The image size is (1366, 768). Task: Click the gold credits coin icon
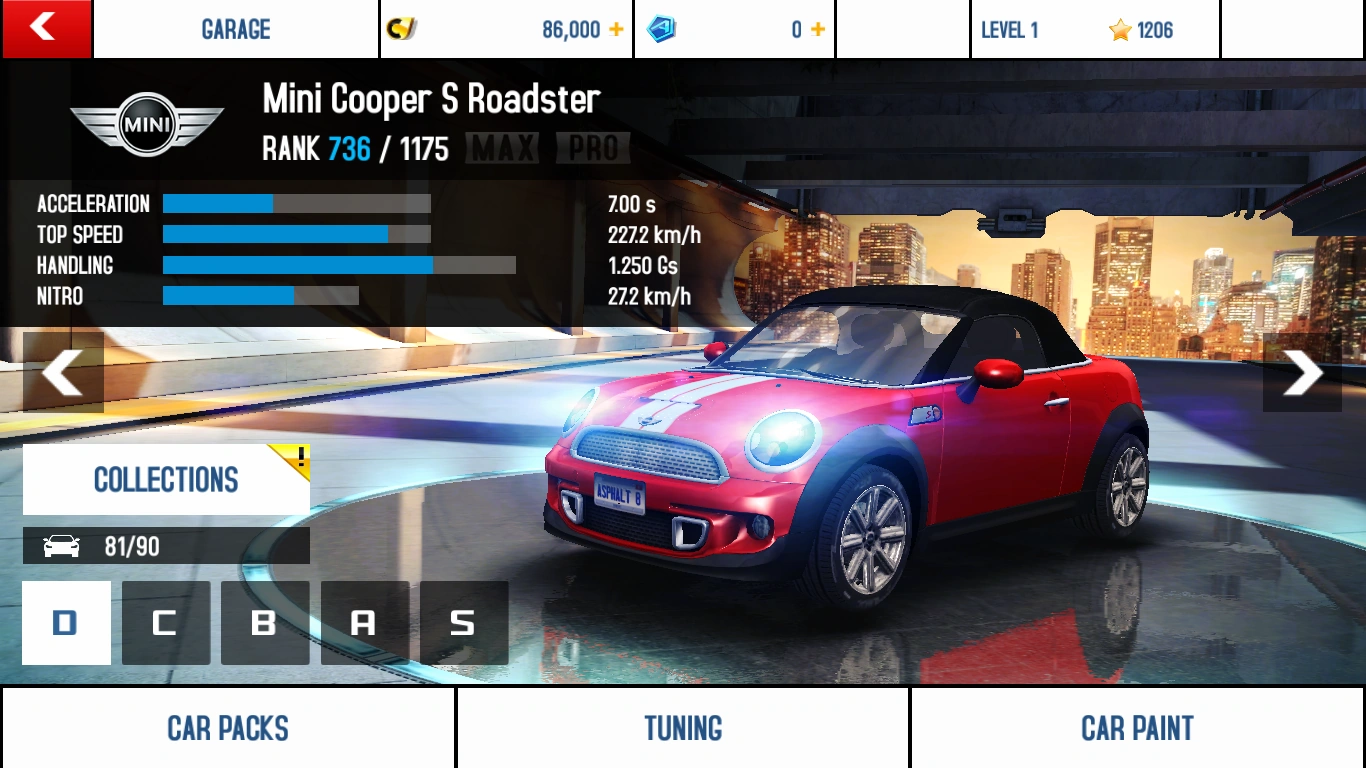[x=403, y=29]
